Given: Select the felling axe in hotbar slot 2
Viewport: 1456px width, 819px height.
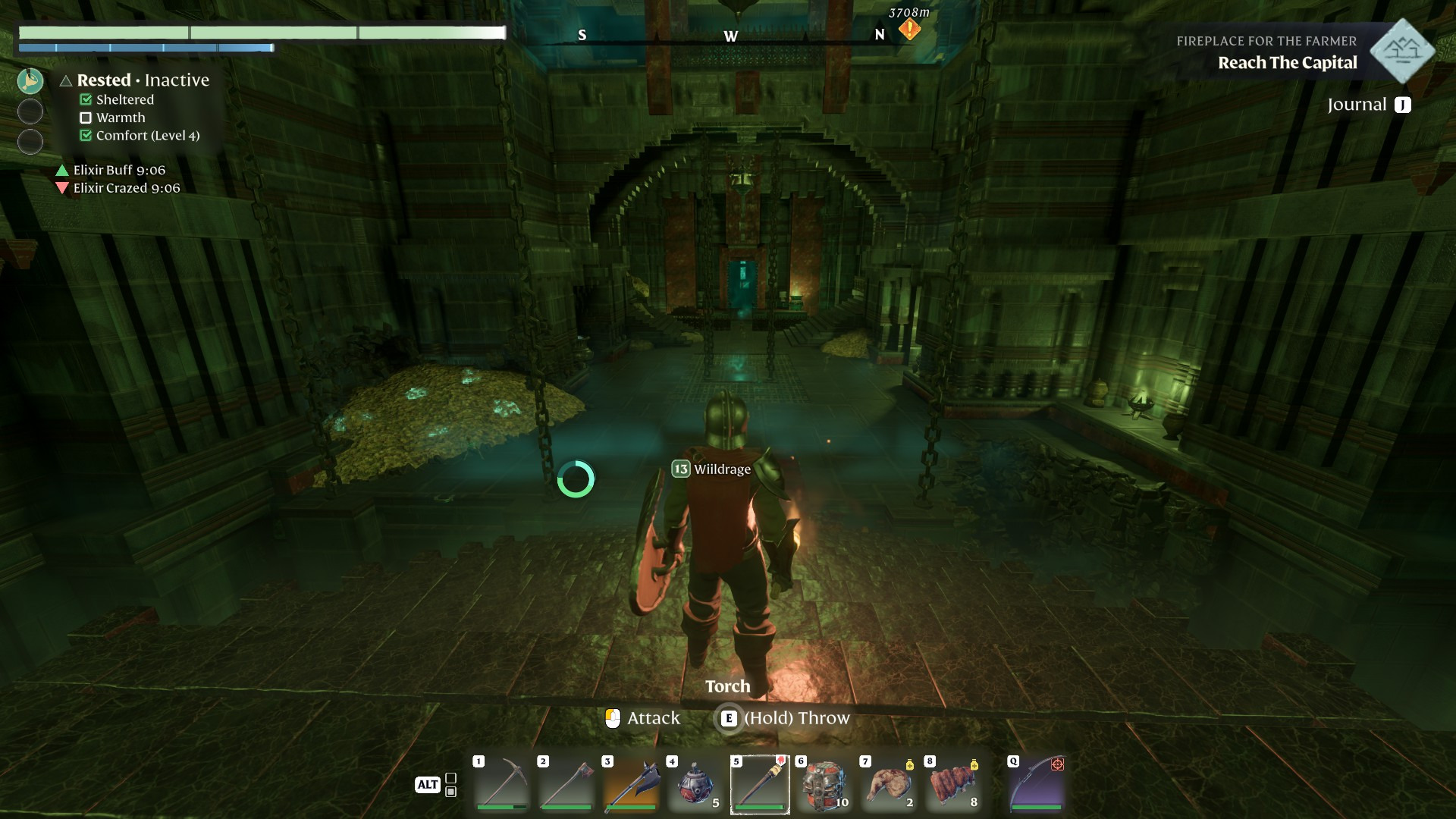Looking at the screenshot, I should (566, 784).
